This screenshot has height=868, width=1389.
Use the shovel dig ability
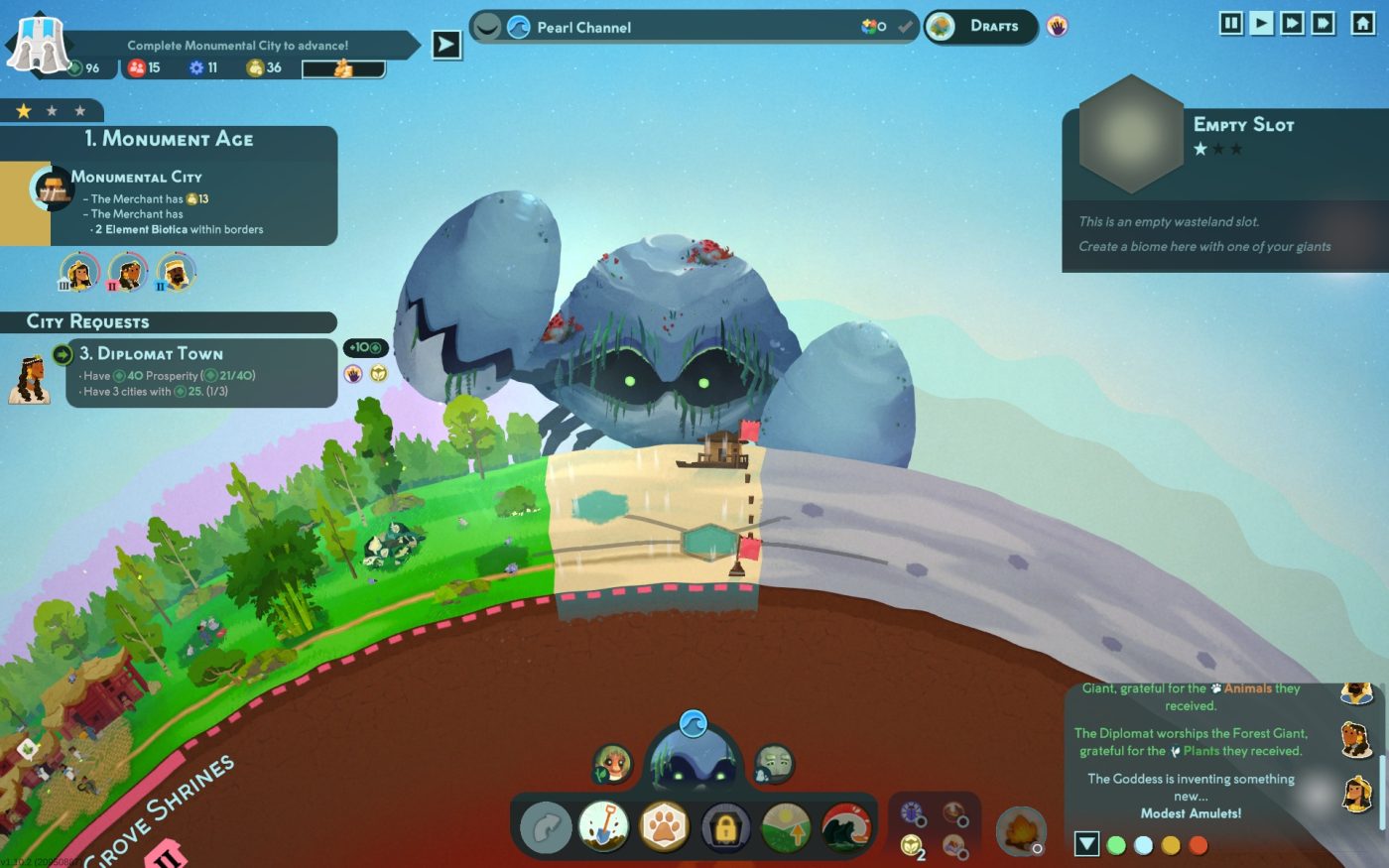[604, 827]
